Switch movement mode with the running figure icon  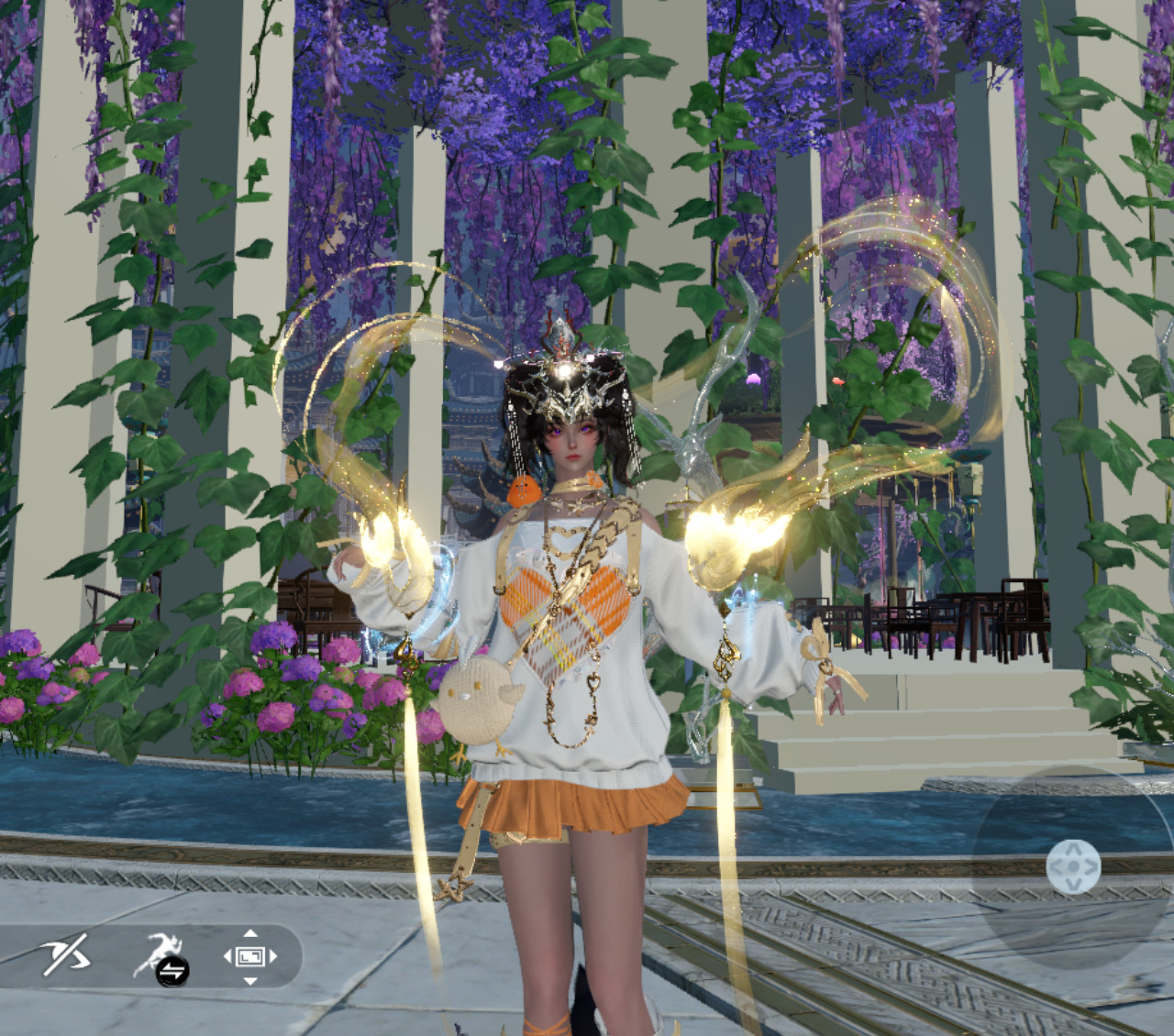coord(161,957)
